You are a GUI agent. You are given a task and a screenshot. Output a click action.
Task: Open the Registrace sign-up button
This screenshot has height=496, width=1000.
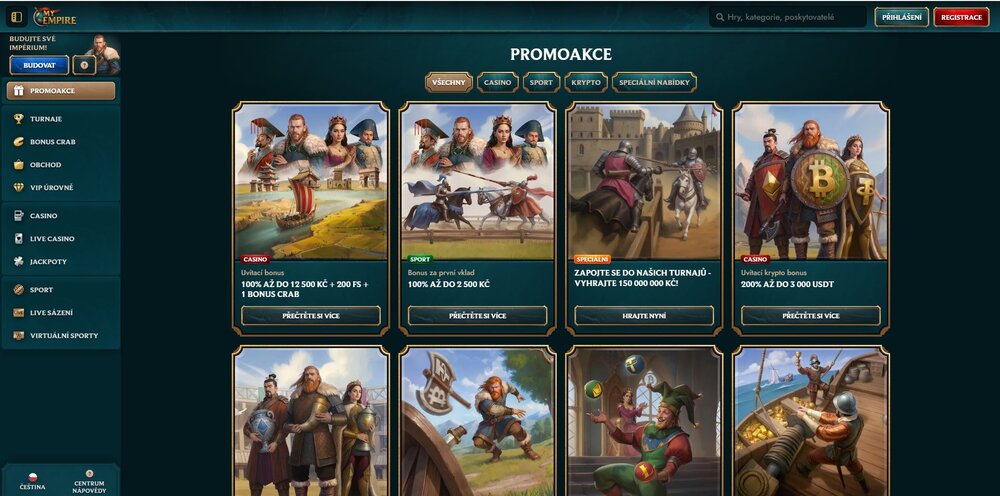961,17
